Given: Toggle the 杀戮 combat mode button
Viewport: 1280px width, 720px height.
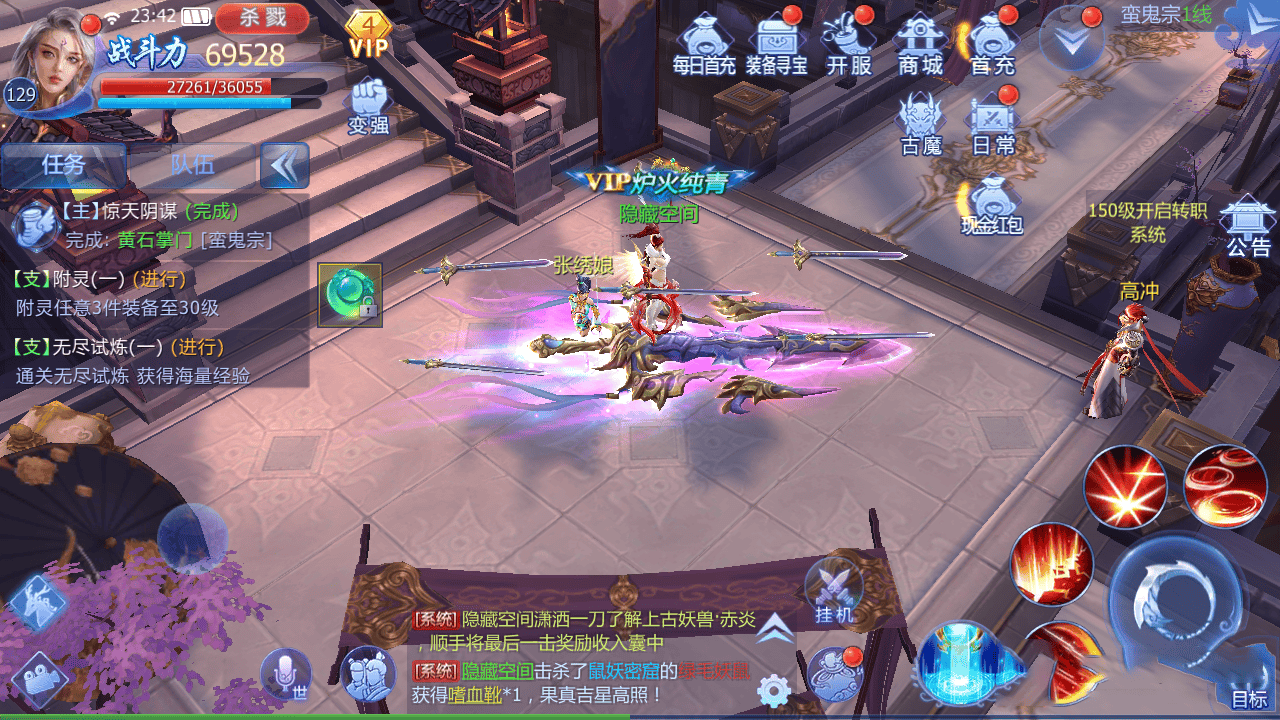Looking at the screenshot, I should point(263,17).
